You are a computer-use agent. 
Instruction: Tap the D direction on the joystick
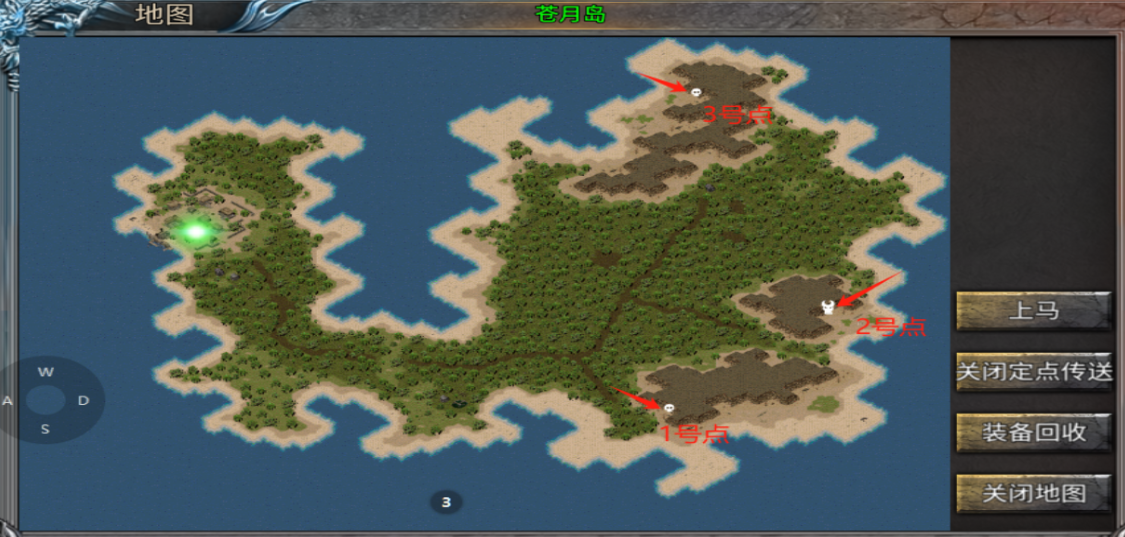click(x=84, y=401)
